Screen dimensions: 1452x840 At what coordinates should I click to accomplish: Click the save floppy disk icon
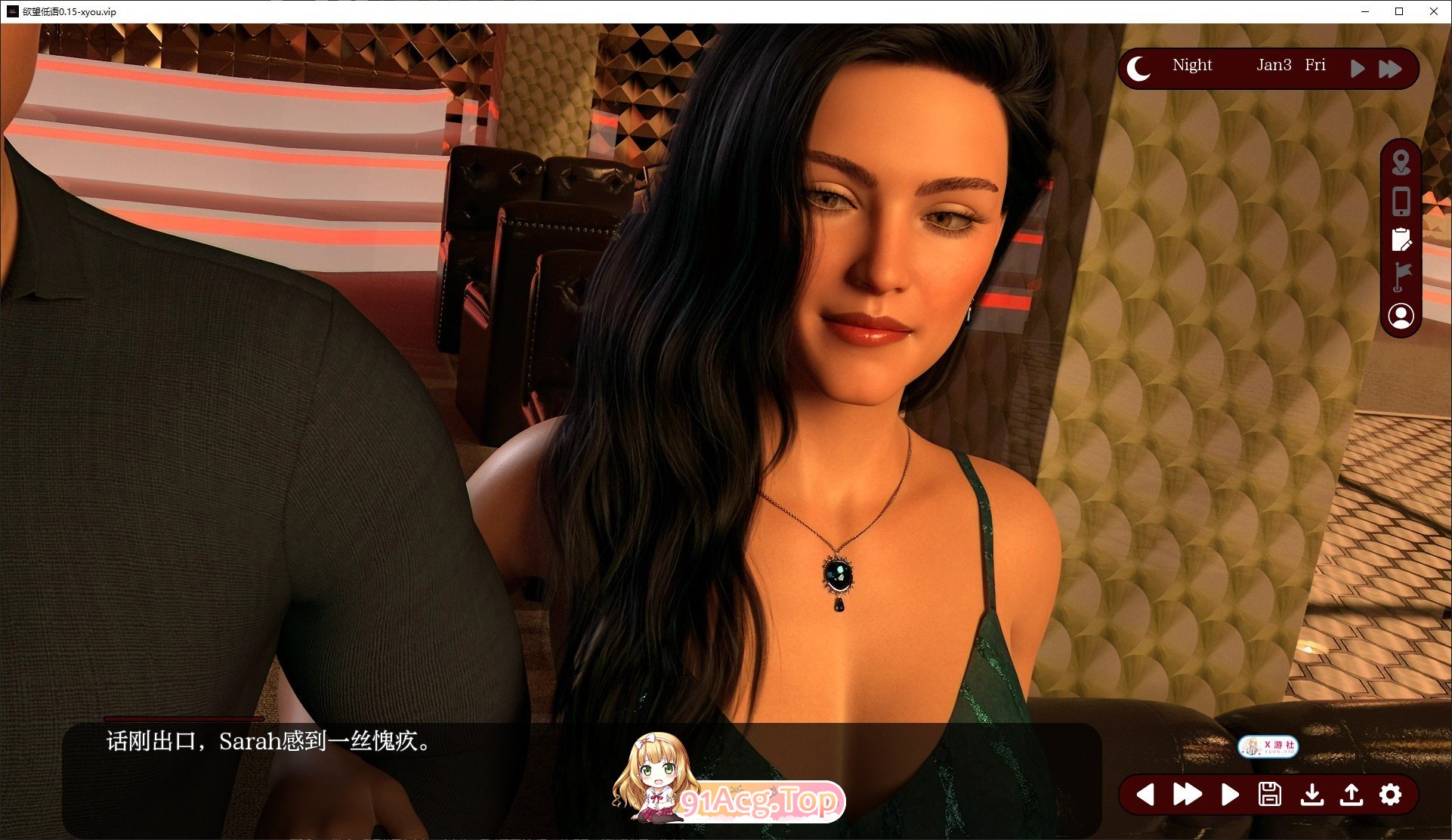(x=1271, y=795)
